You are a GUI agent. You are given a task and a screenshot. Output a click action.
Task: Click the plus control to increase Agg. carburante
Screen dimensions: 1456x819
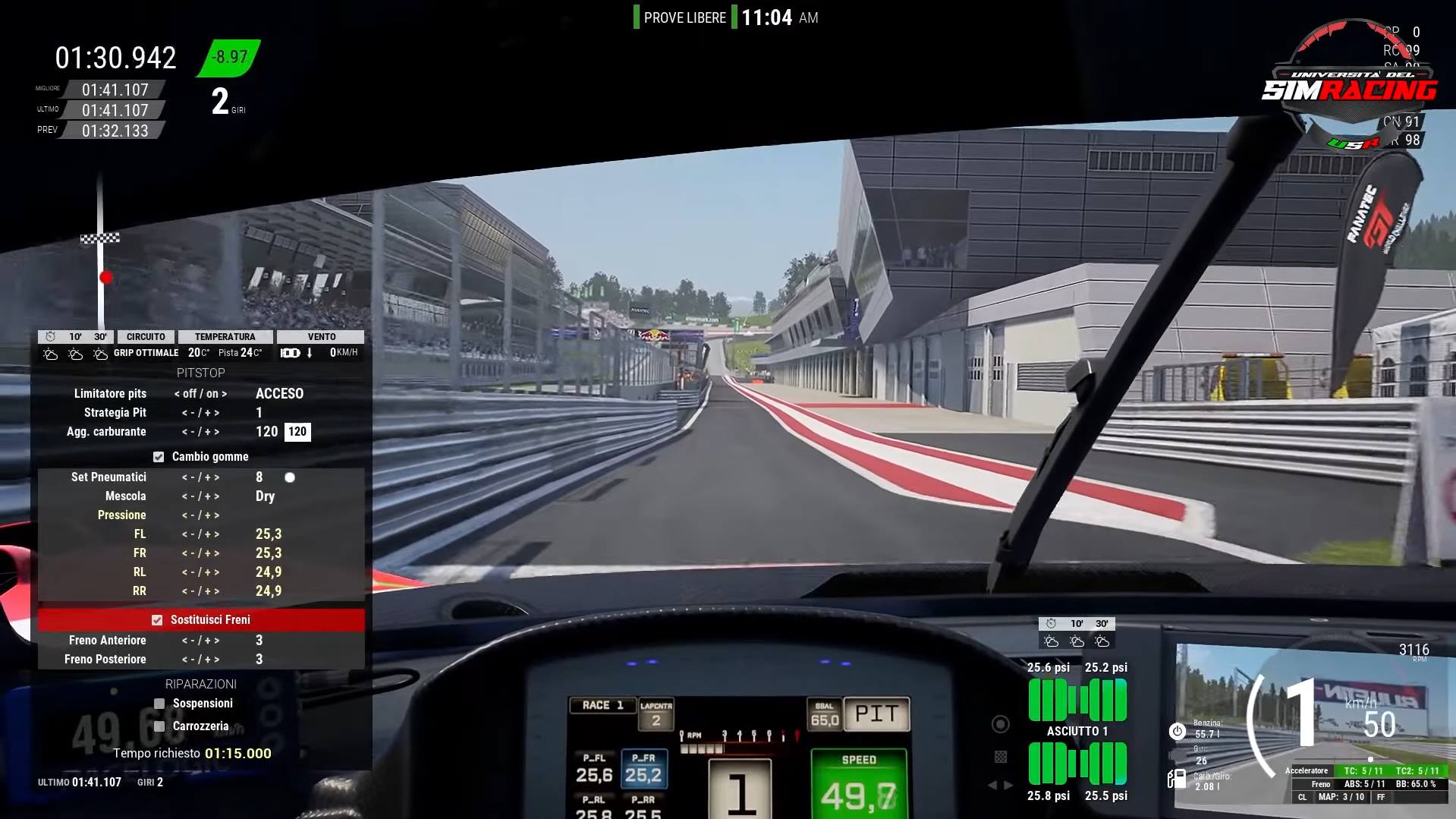pos(210,431)
